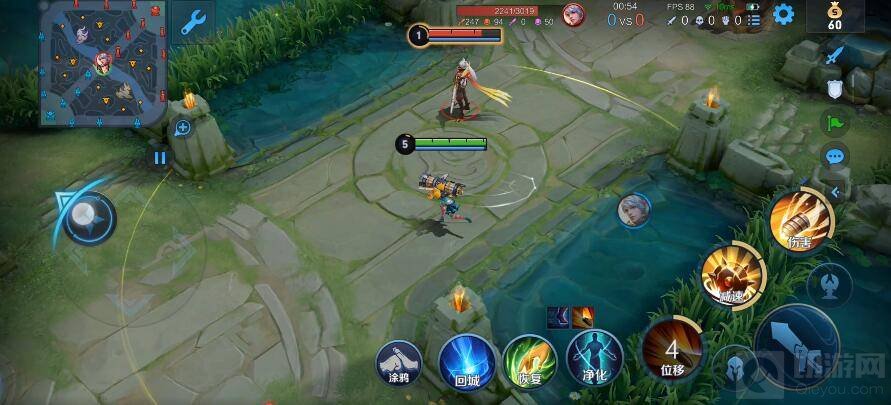Tap the pause button

click(x=160, y=157)
